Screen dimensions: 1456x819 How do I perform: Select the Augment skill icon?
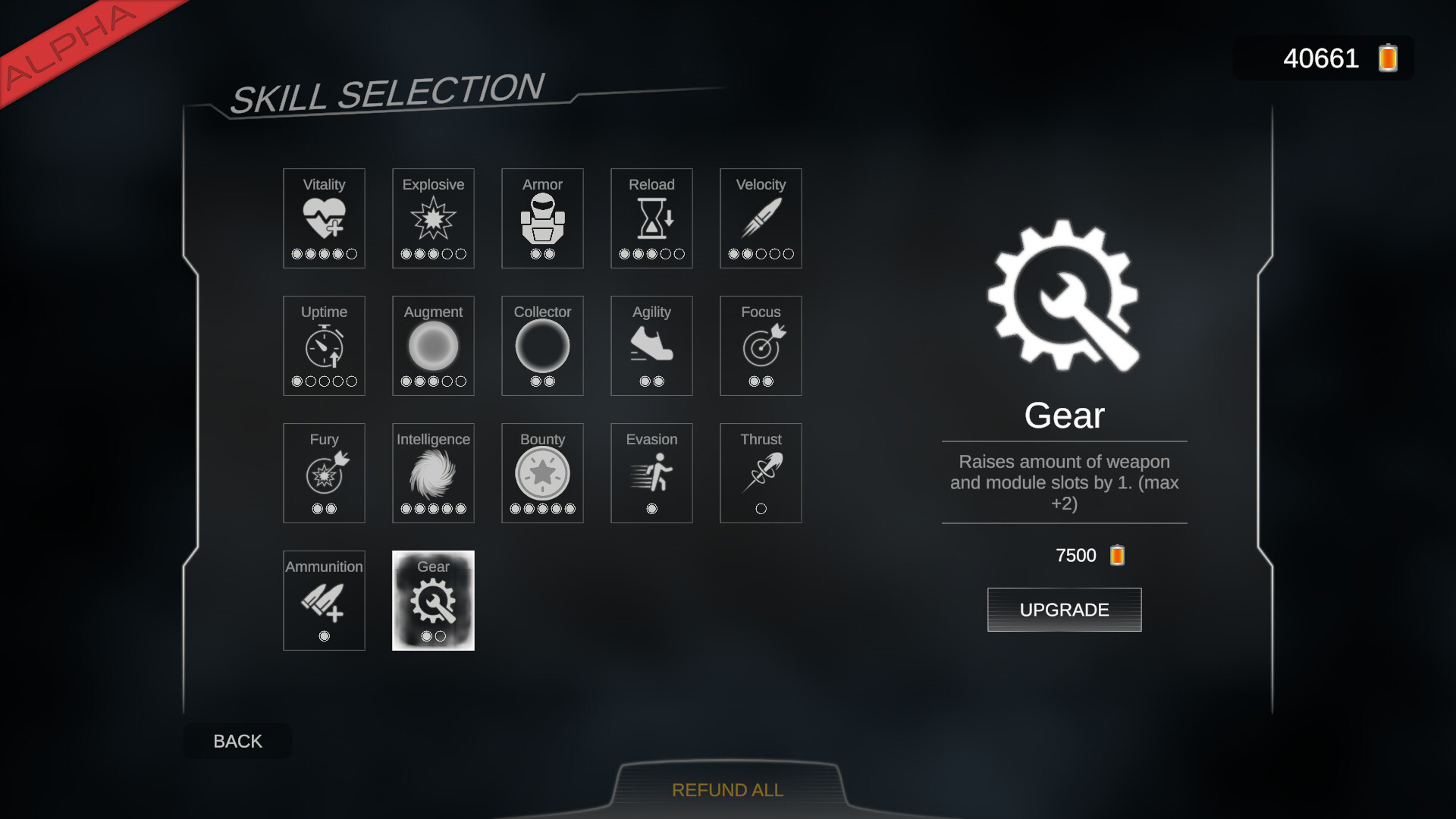pyautogui.click(x=433, y=346)
